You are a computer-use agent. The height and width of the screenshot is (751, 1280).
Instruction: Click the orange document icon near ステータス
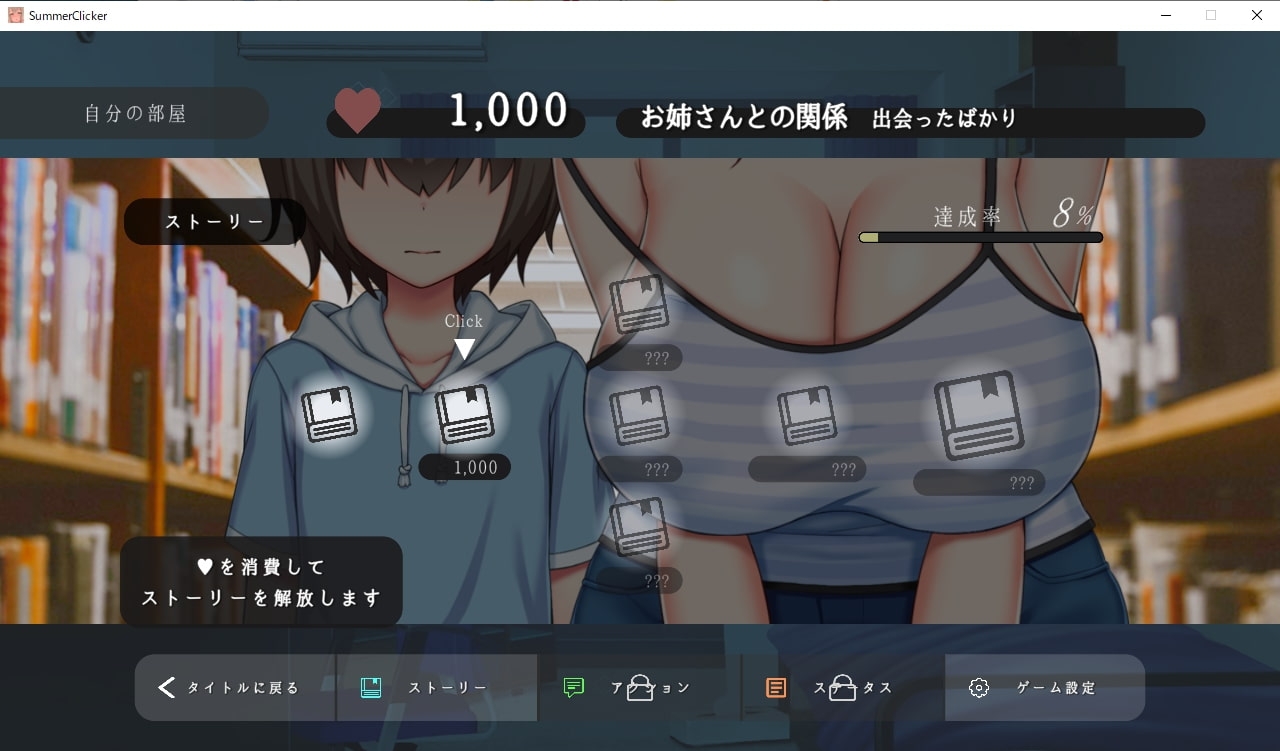pyautogui.click(x=774, y=687)
